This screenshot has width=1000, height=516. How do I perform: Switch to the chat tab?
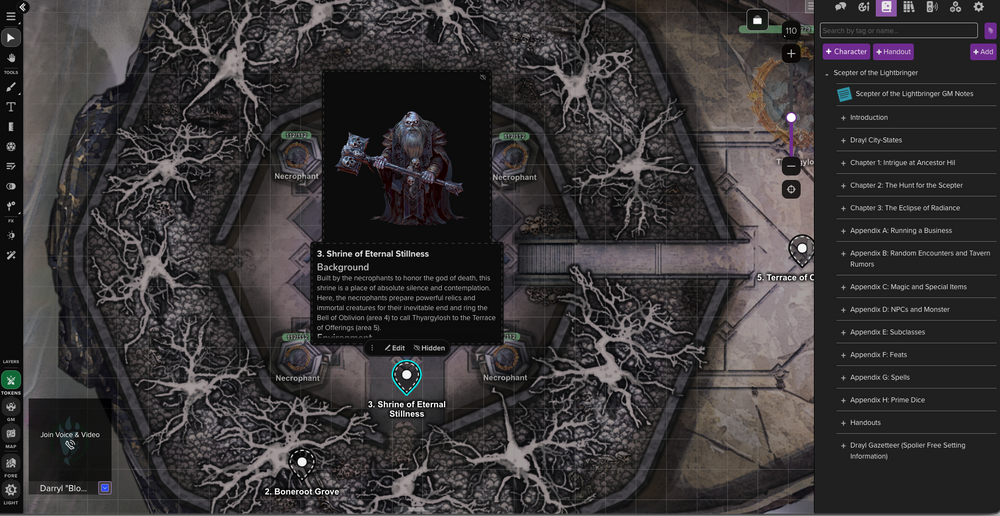[x=841, y=7]
